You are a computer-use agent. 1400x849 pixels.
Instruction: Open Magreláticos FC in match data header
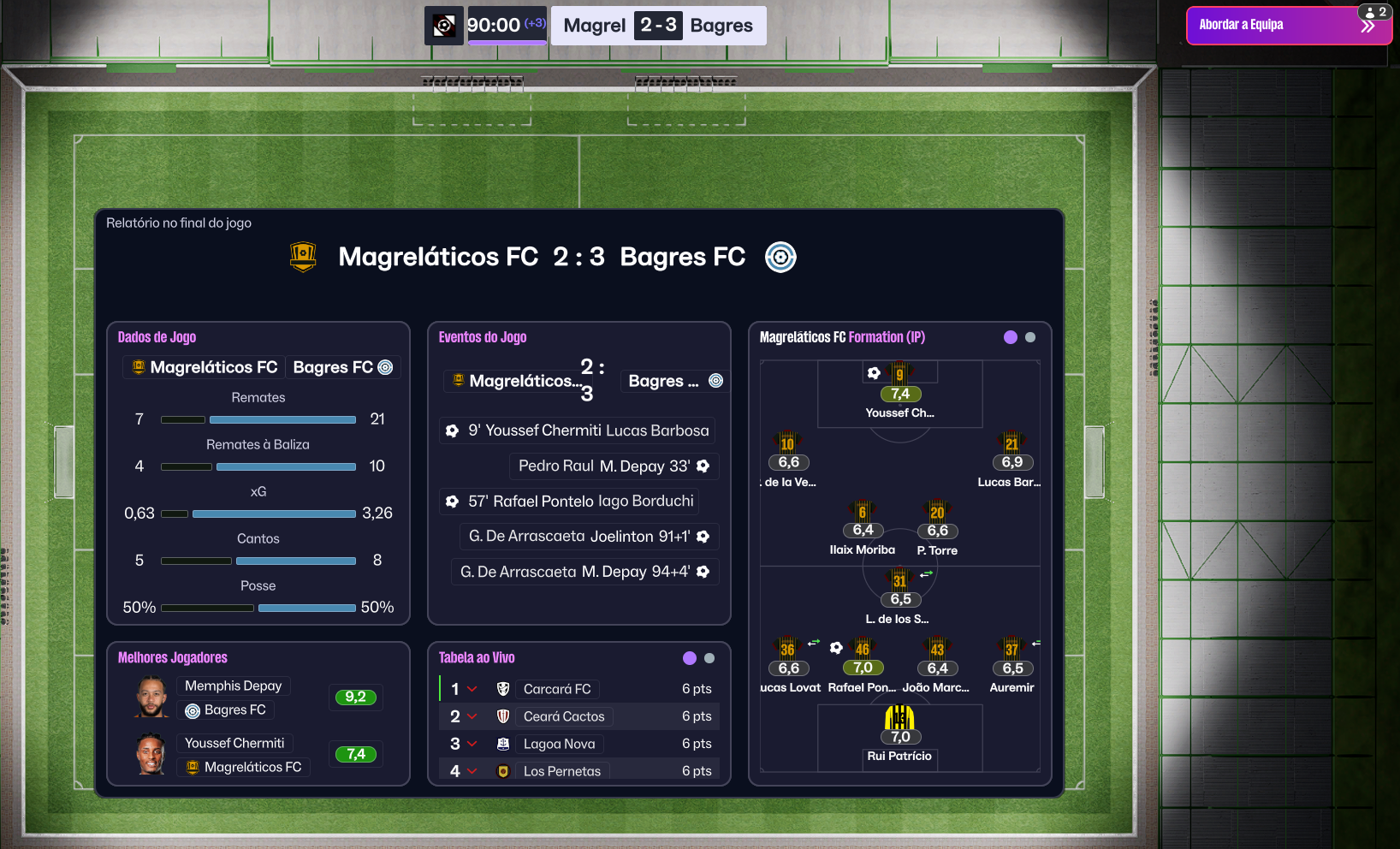click(205, 367)
